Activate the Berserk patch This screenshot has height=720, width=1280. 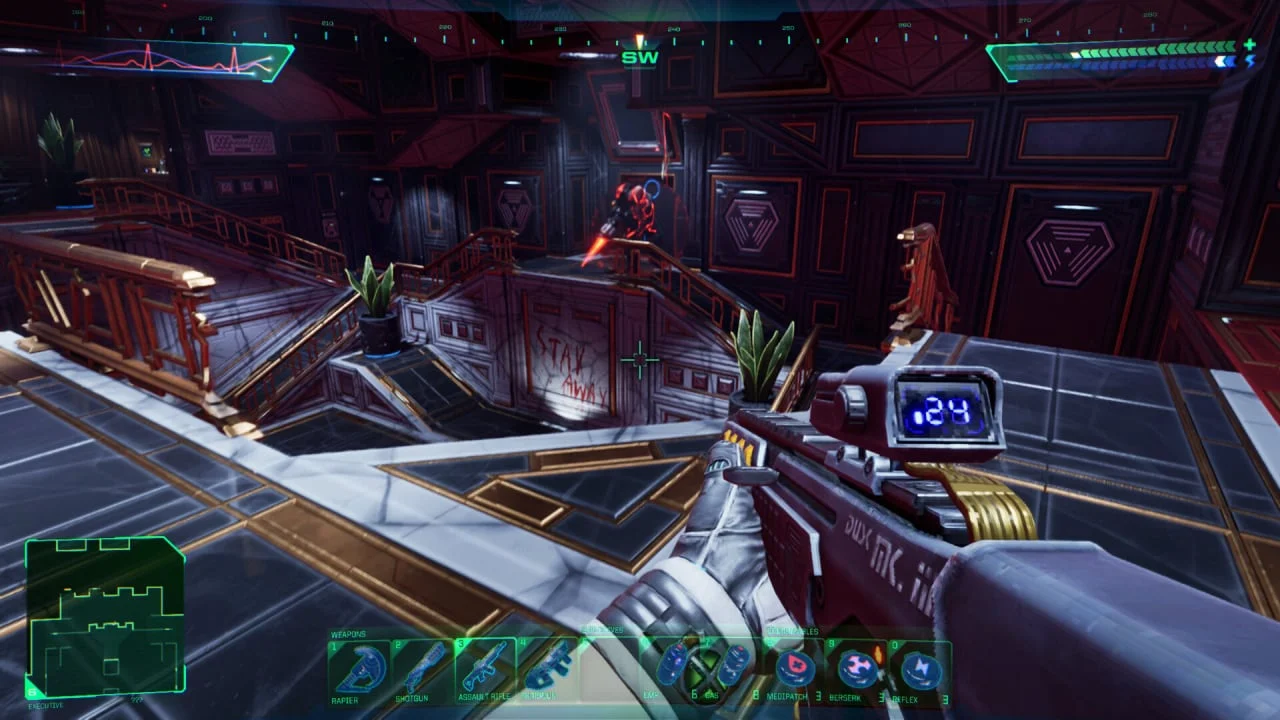tap(857, 668)
